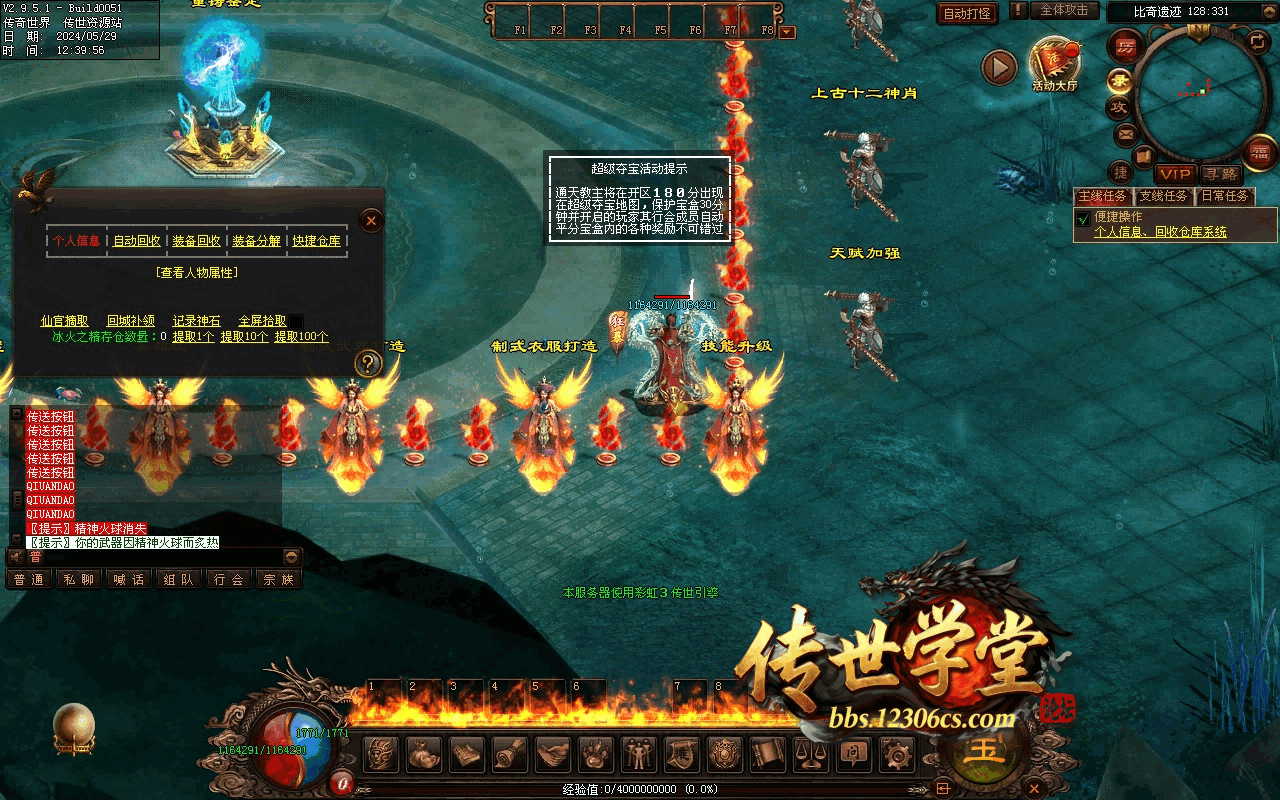Choose the 回城补领 link
This screenshot has width=1280, height=800.
tap(131, 321)
